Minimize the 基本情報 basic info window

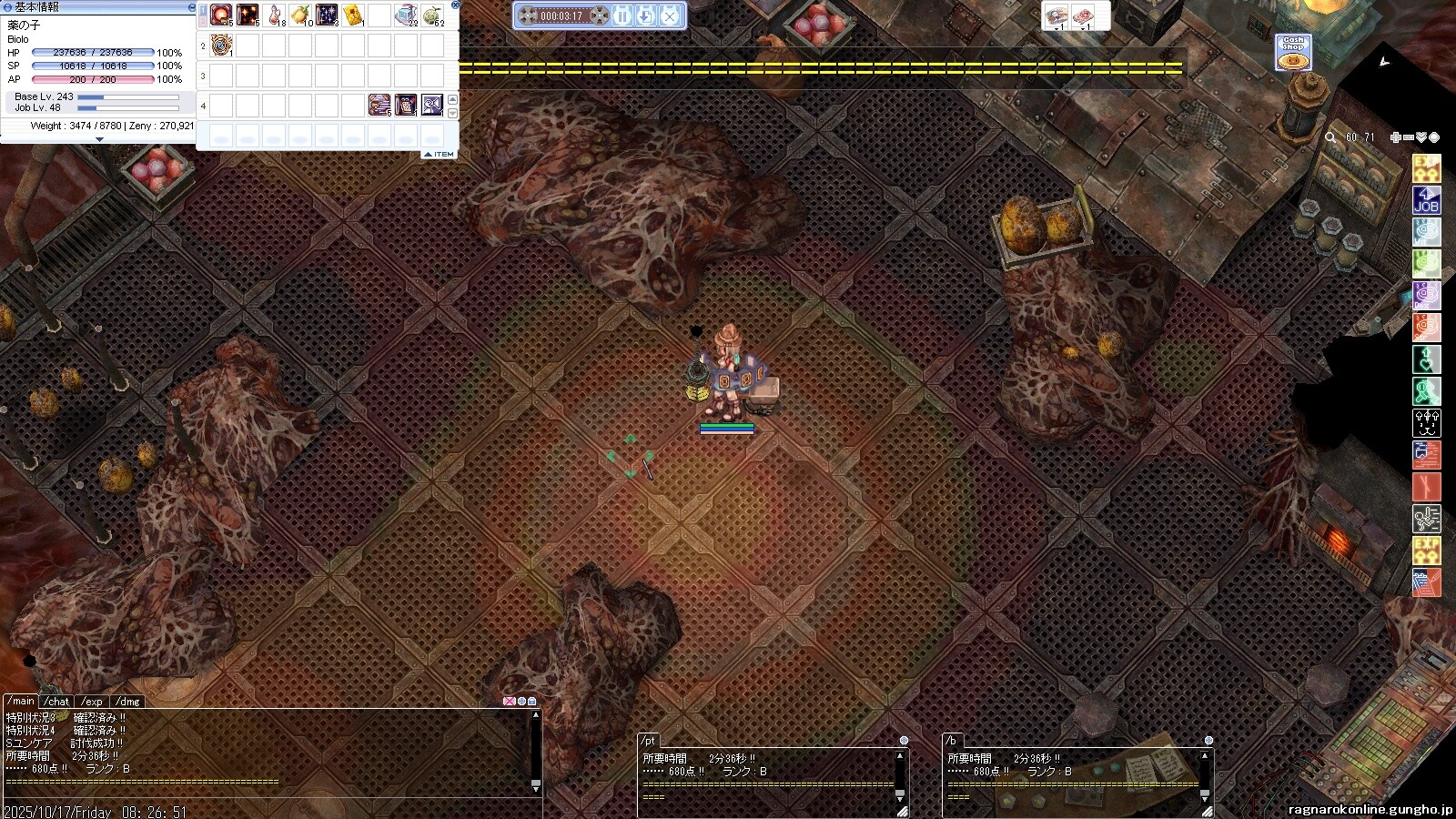point(191,6)
